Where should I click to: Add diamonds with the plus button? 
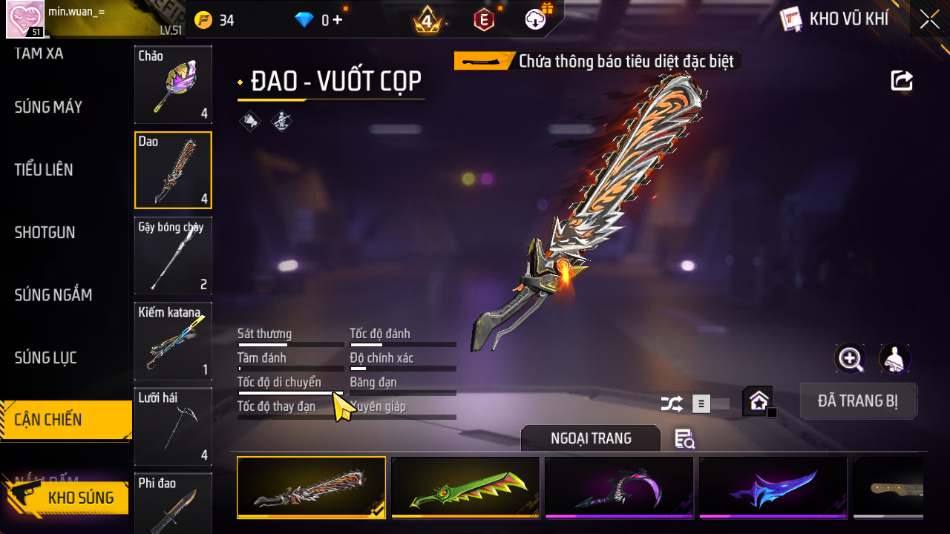(337, 20)
